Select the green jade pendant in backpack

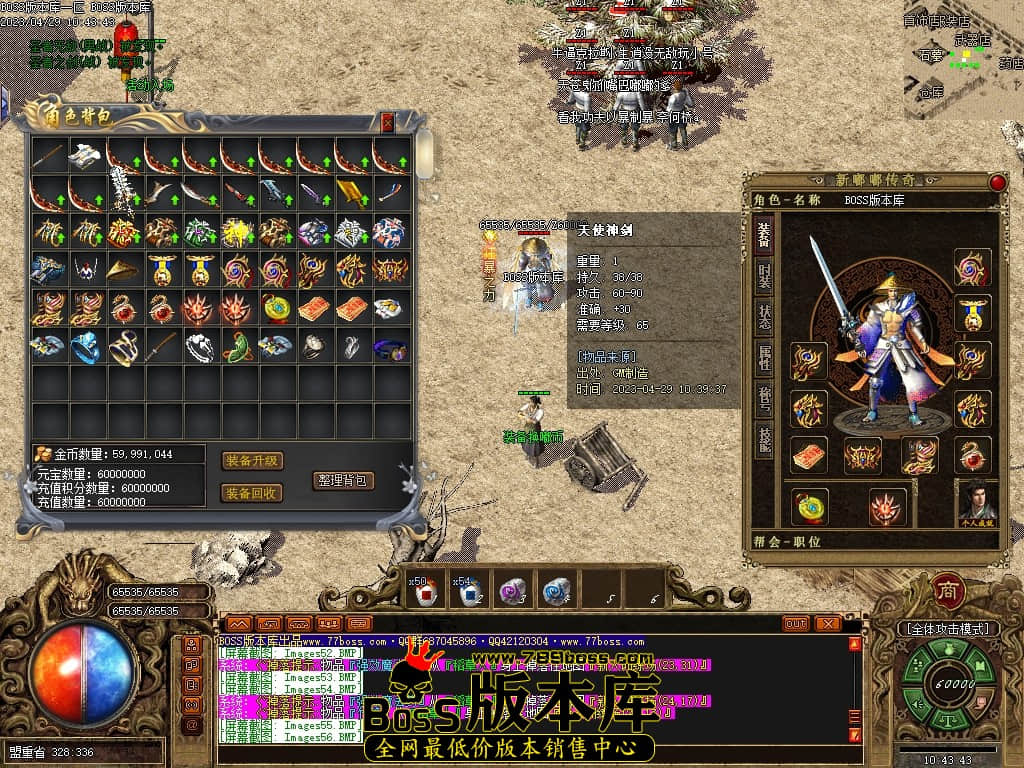tap(239, 347)
